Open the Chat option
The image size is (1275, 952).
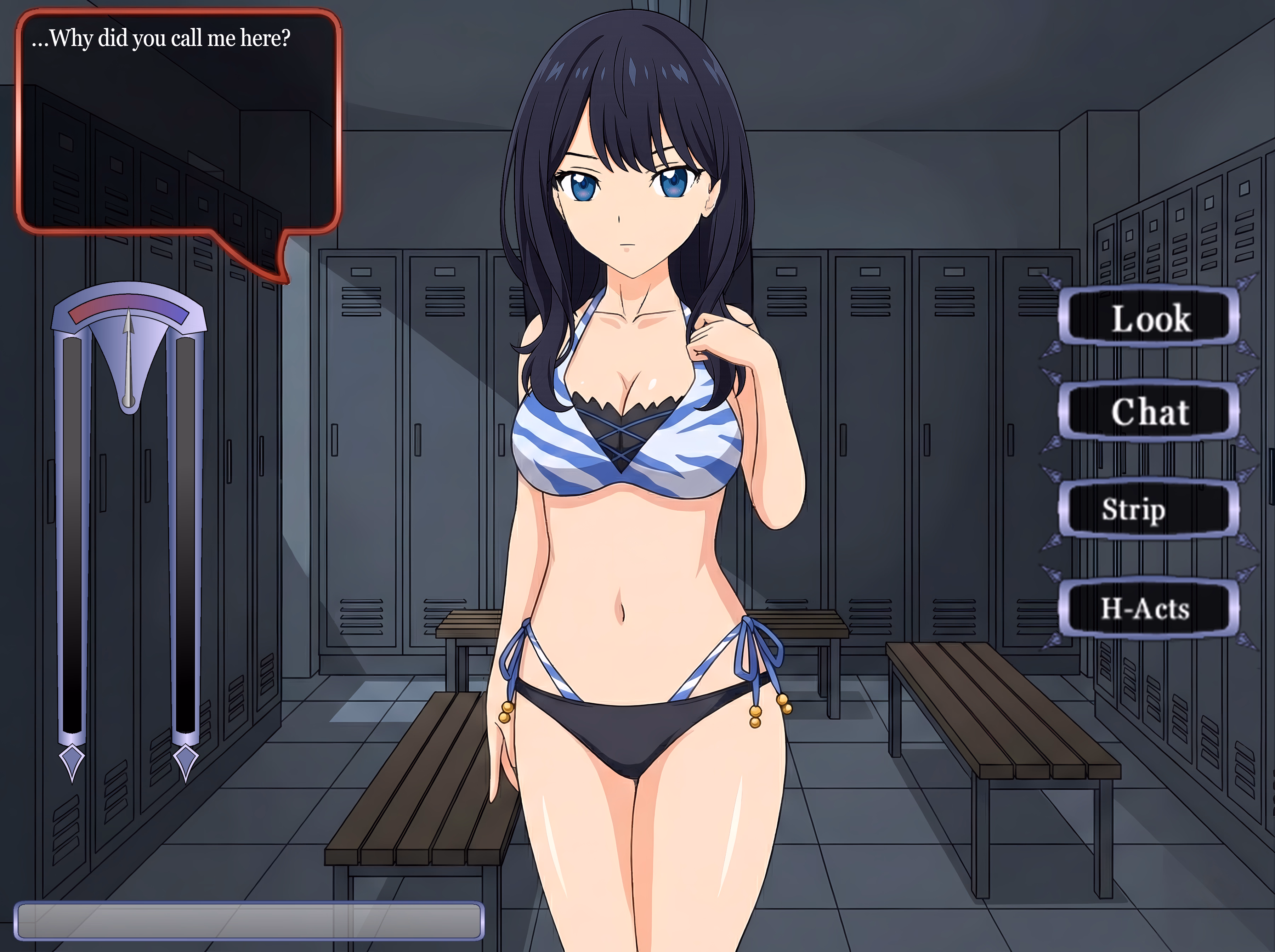pyautogui.click(x=1149, y=412)
